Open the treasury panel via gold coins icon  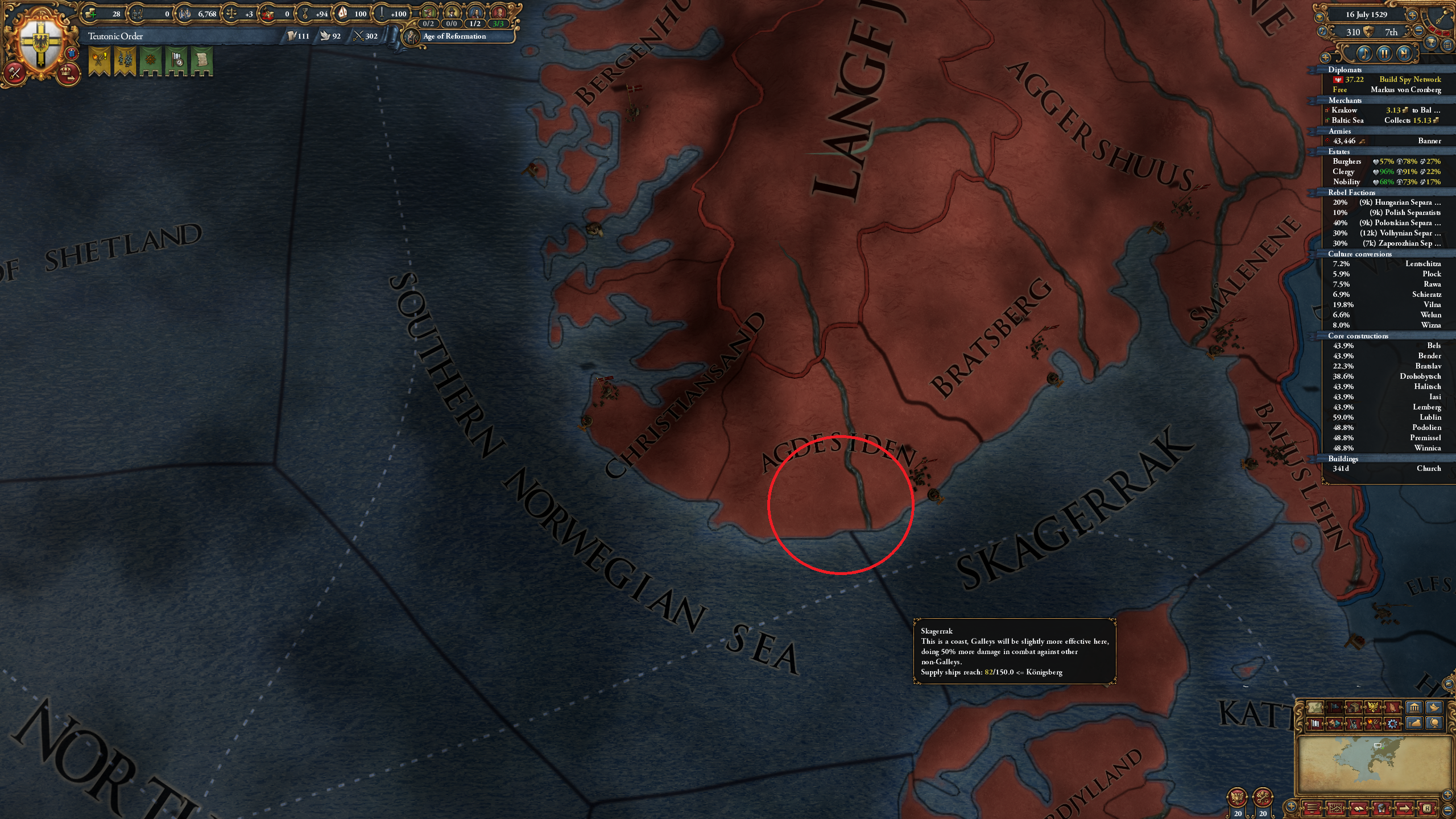click(90, 13)
